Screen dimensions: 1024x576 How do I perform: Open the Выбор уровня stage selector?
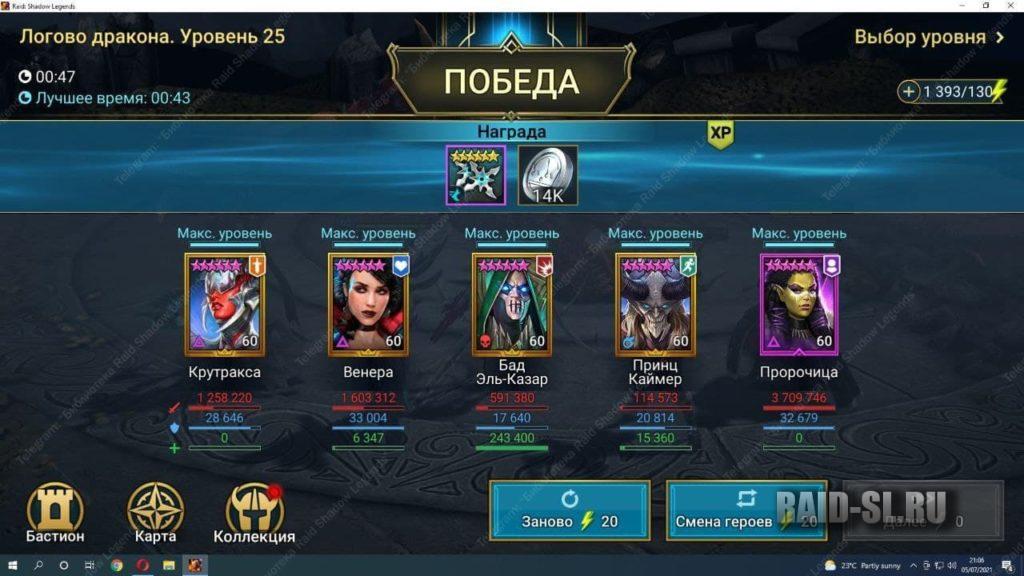click(x=929, y=37)
